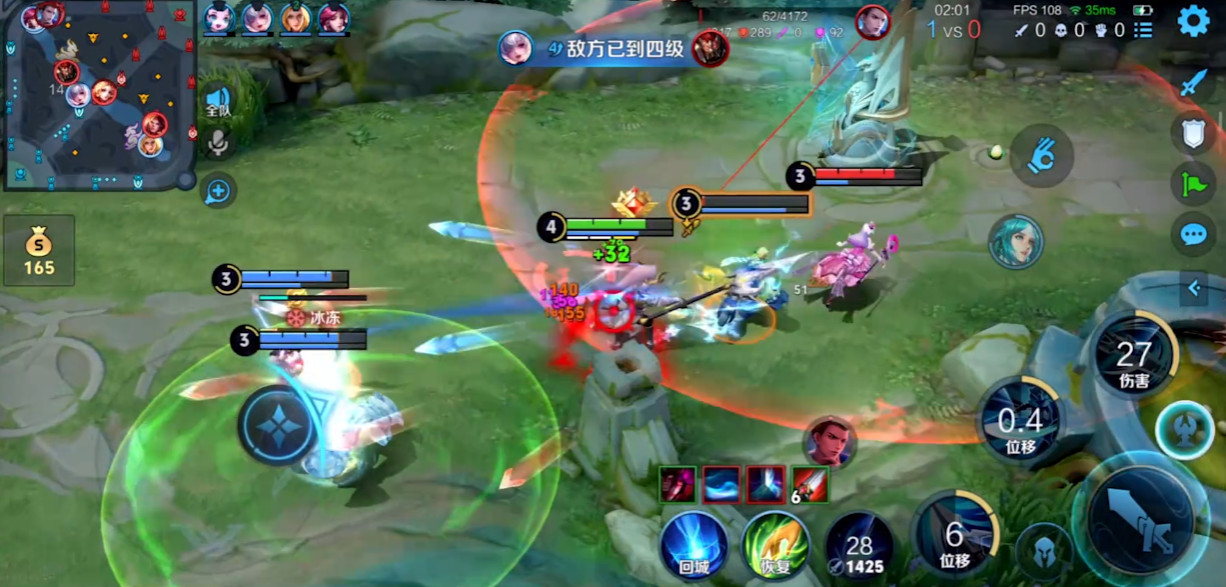The height and width of the screenshot is (587, 1226).
Task: Tap the tower-targeting button above basic attack
Action: tap(1184, 430)
